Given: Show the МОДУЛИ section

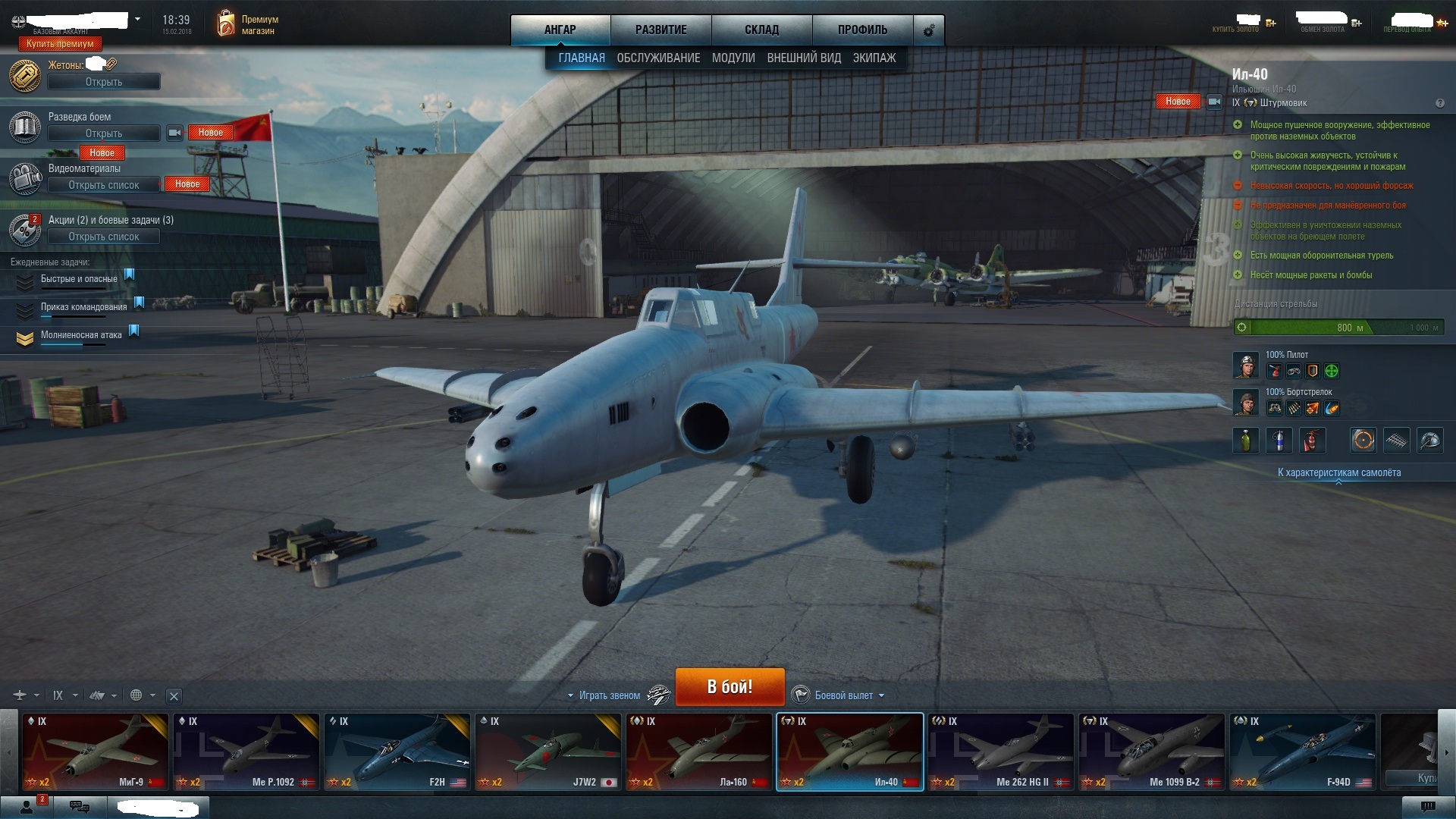Looking at the screenshot, I should click(733, 58).
